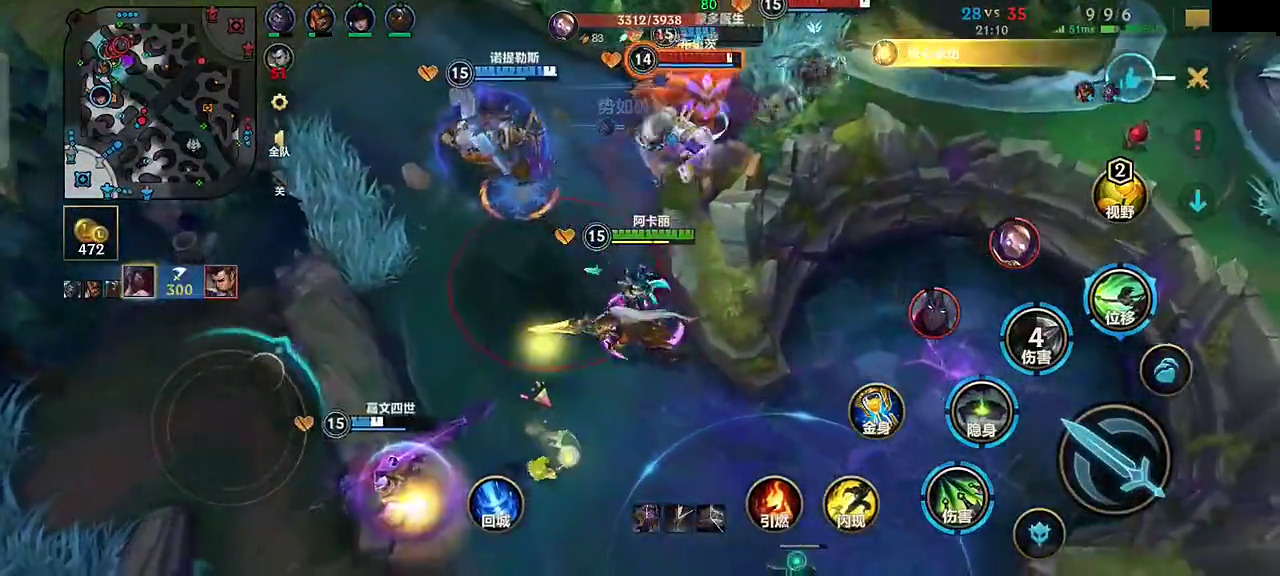Send the red exclamation danger ping
This screenshot has height=576, width=1280.
pyautogui.click(x=1197, y=139)
